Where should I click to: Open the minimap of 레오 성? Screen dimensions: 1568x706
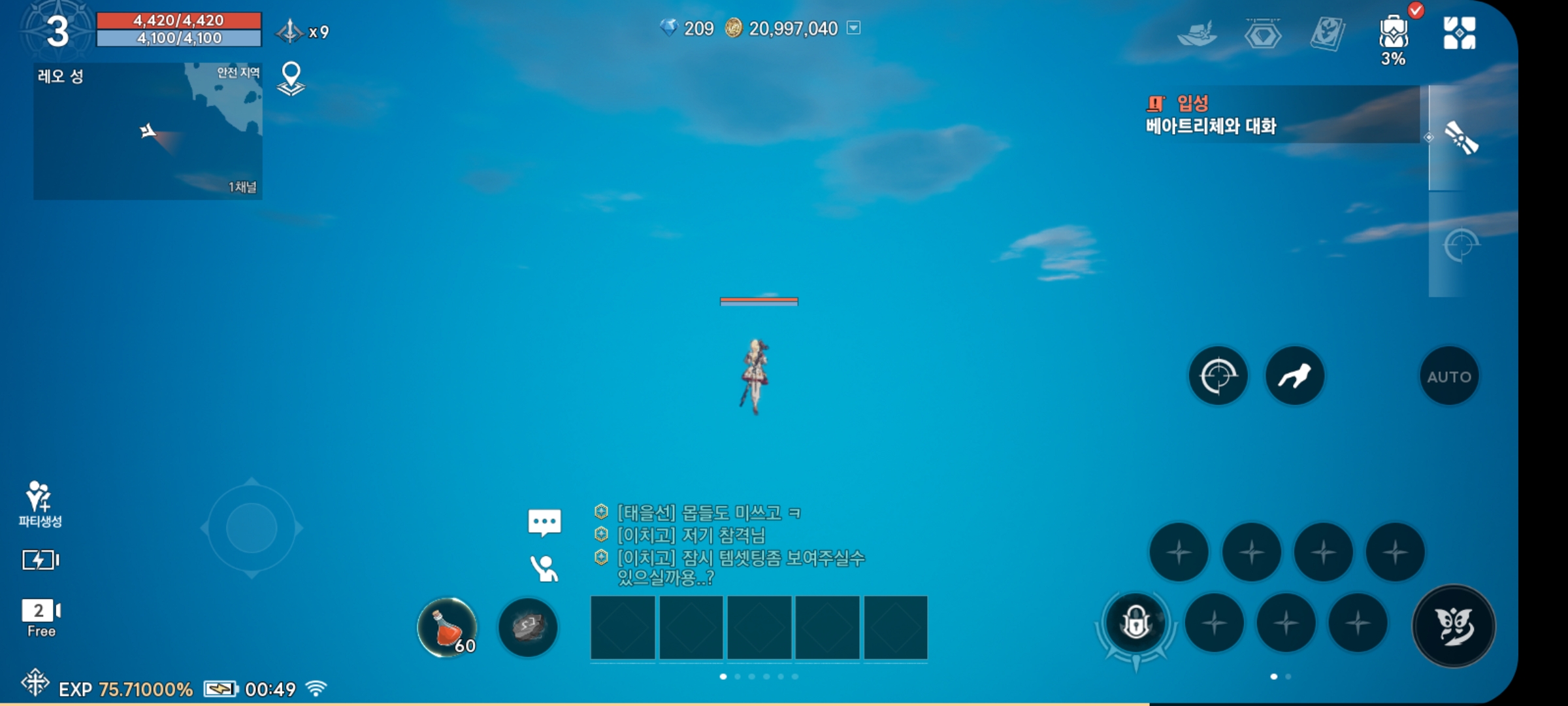coord(148,131)
